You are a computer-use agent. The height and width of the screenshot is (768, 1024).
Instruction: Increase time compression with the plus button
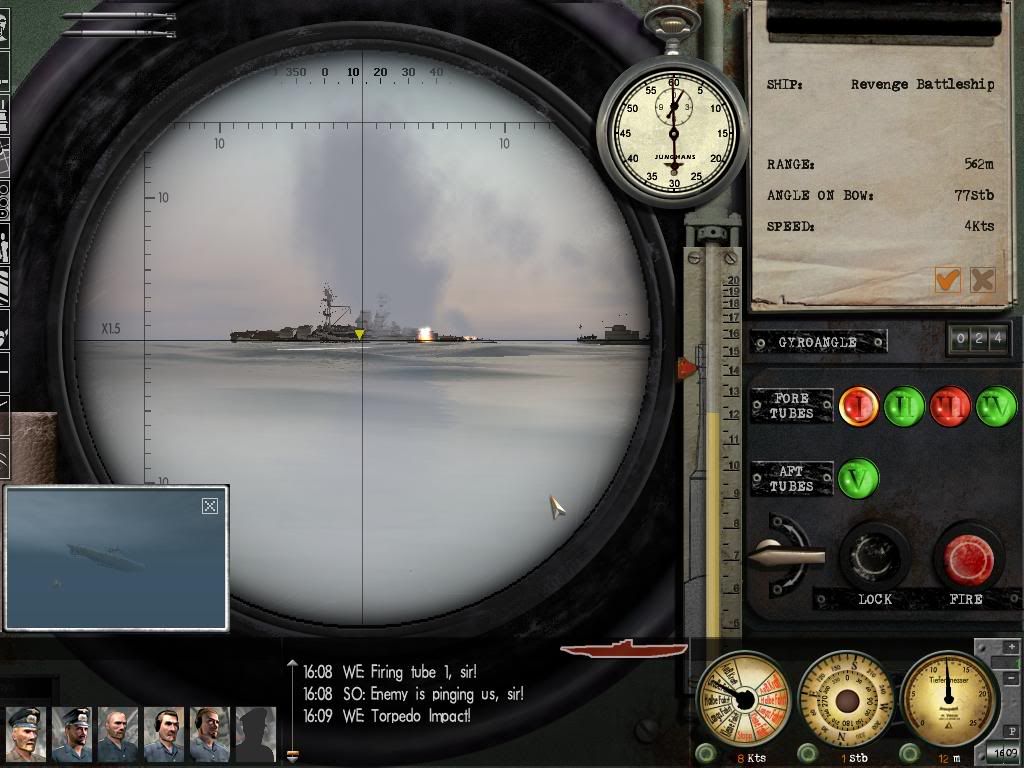tap(1012, 648)
